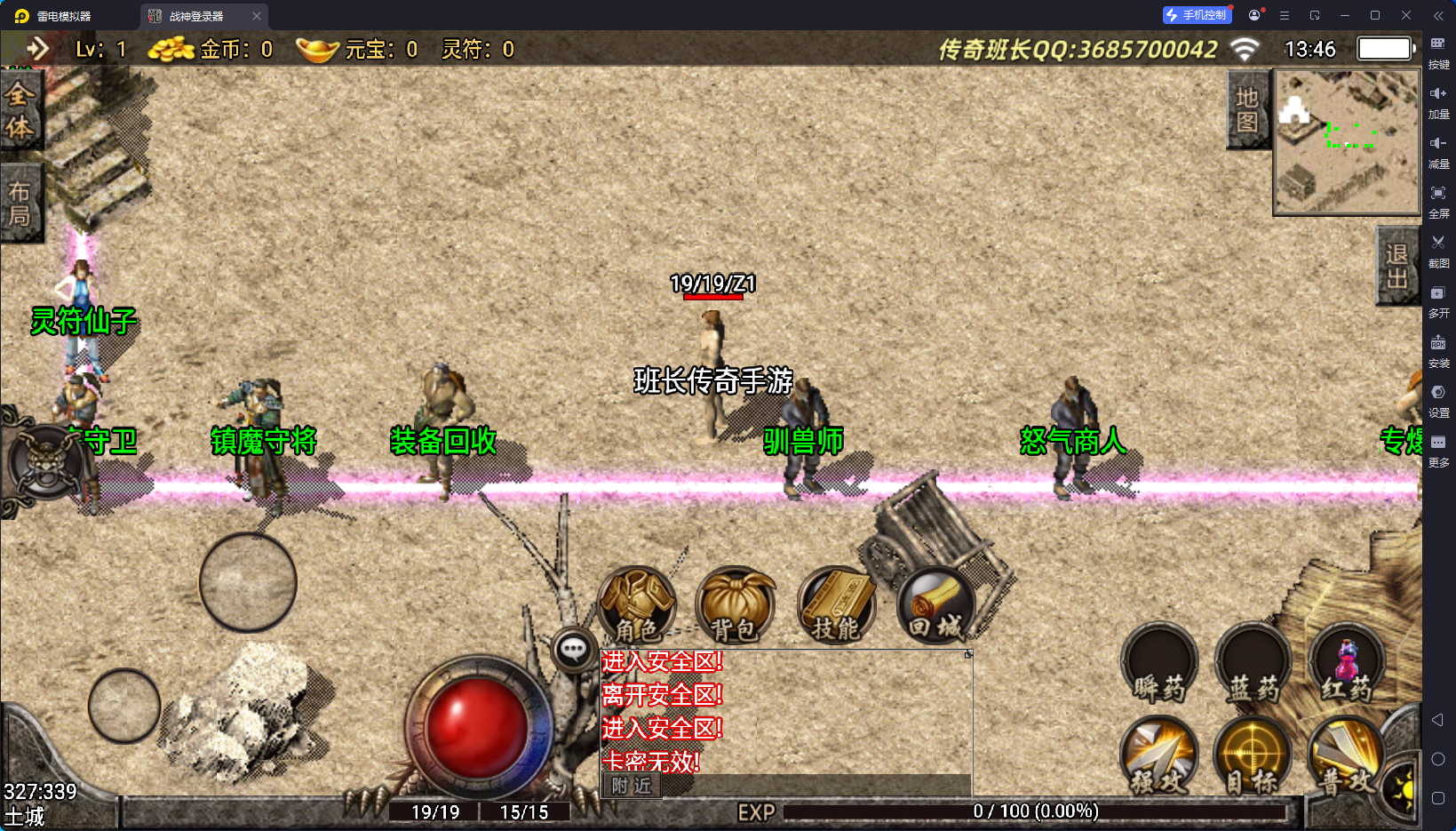Screen dimensions: 1456x831
Task: Open the 背包 backpack
Action: tap(736, 606)
